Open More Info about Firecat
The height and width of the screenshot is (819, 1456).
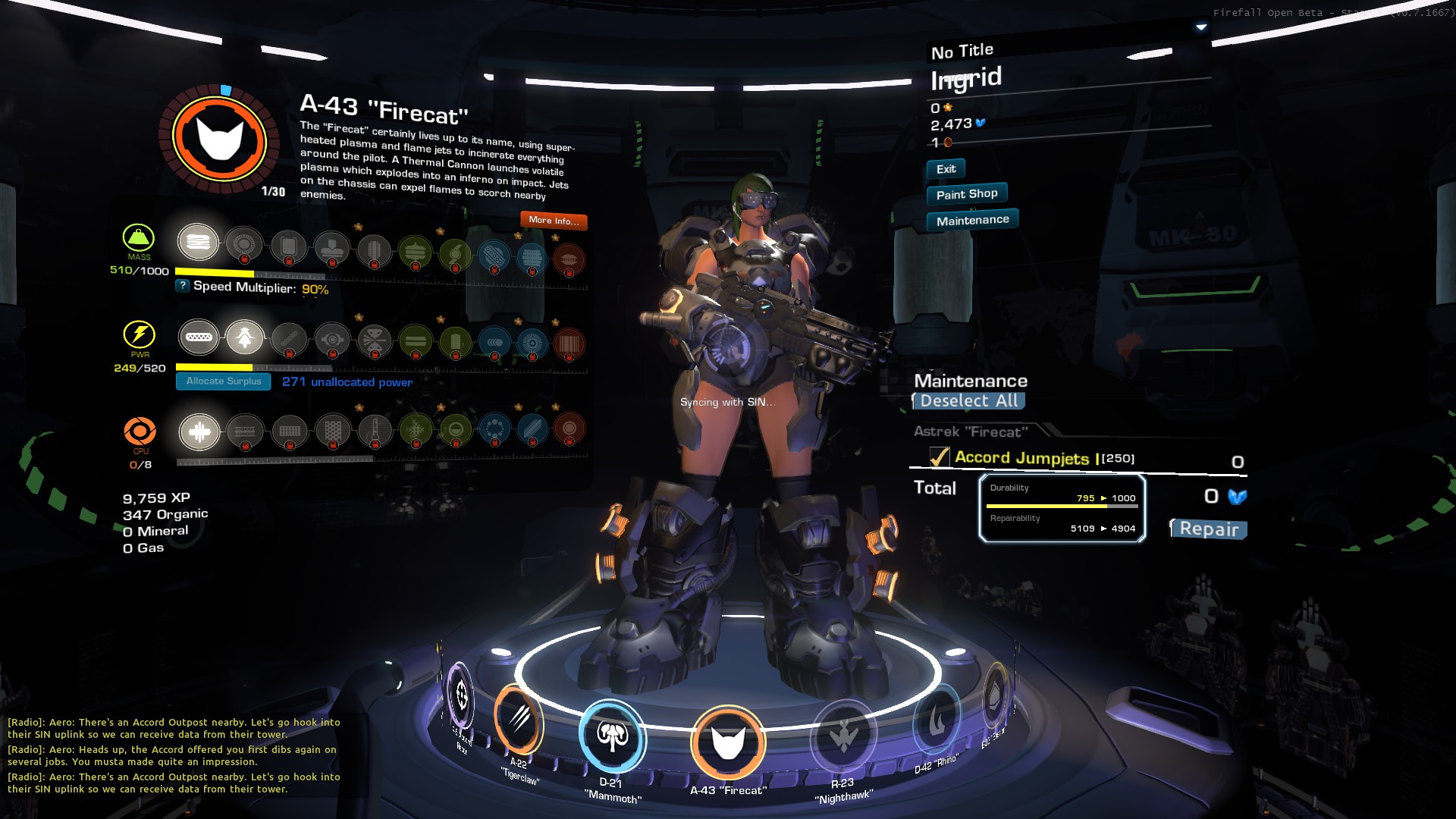554,221
